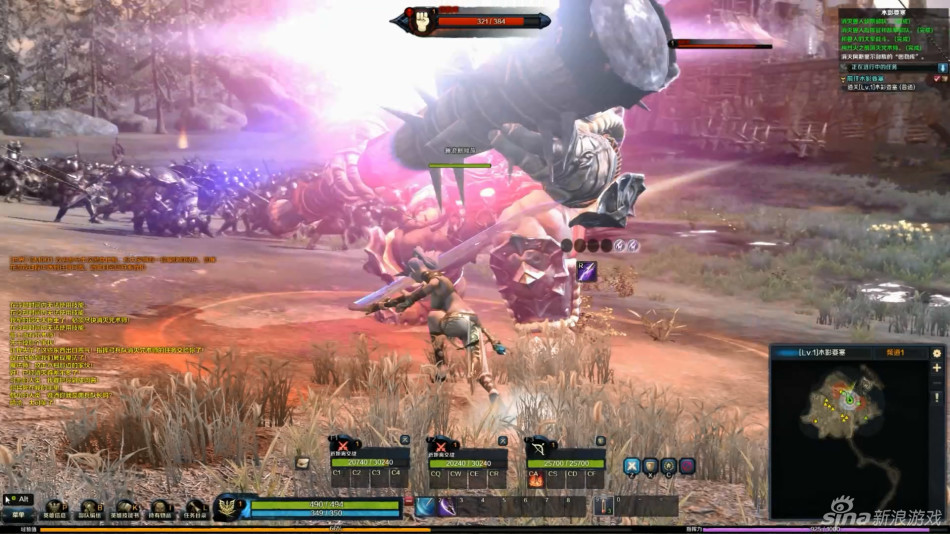The height and width of the screenshot is (534, 950).
Task: Activate the blue crossed-swords command icon
Action: (x=632, y=465)
